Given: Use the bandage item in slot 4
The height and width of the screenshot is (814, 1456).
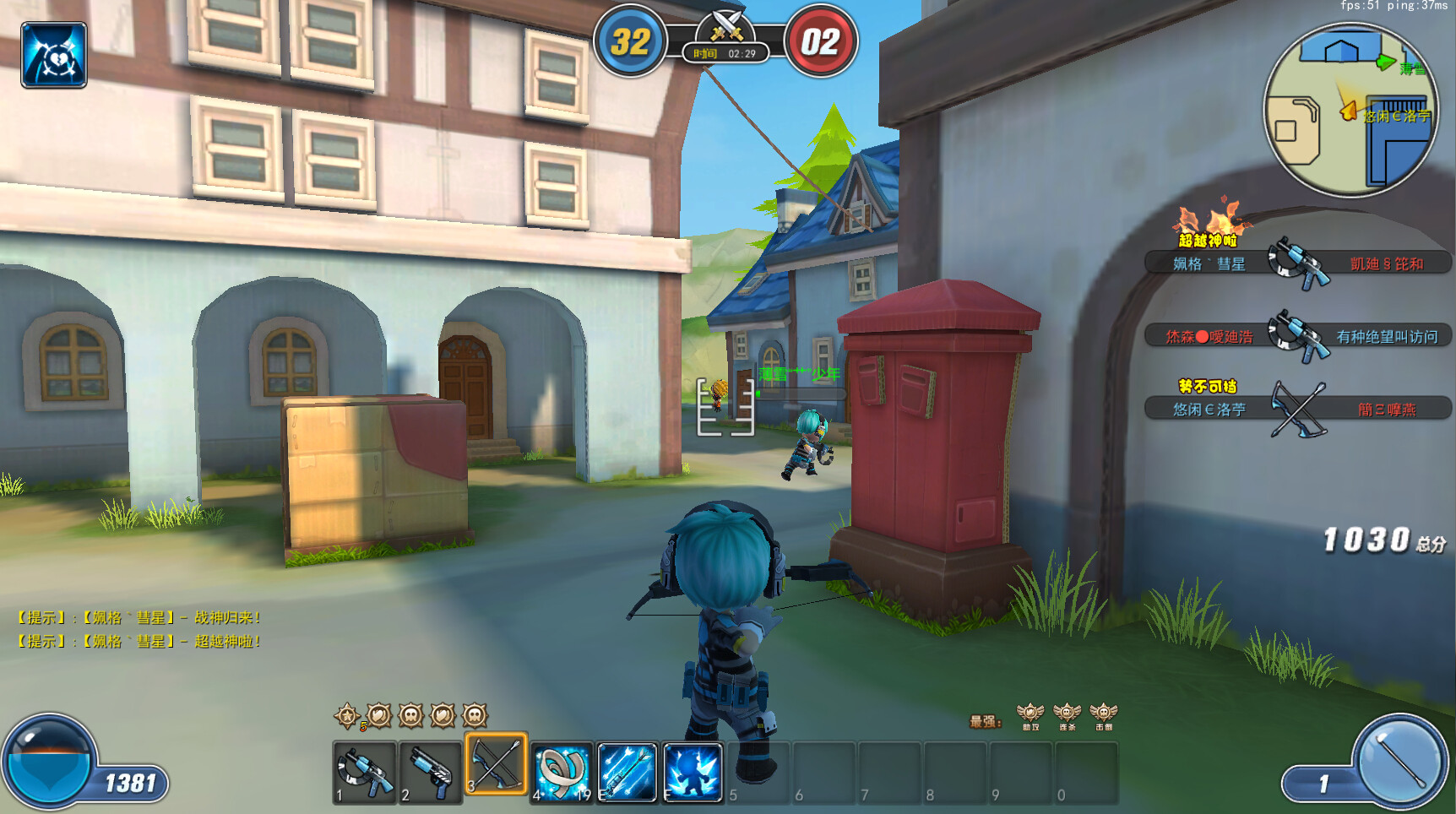Looking at the screenshot, I should [x=562, y=772].
